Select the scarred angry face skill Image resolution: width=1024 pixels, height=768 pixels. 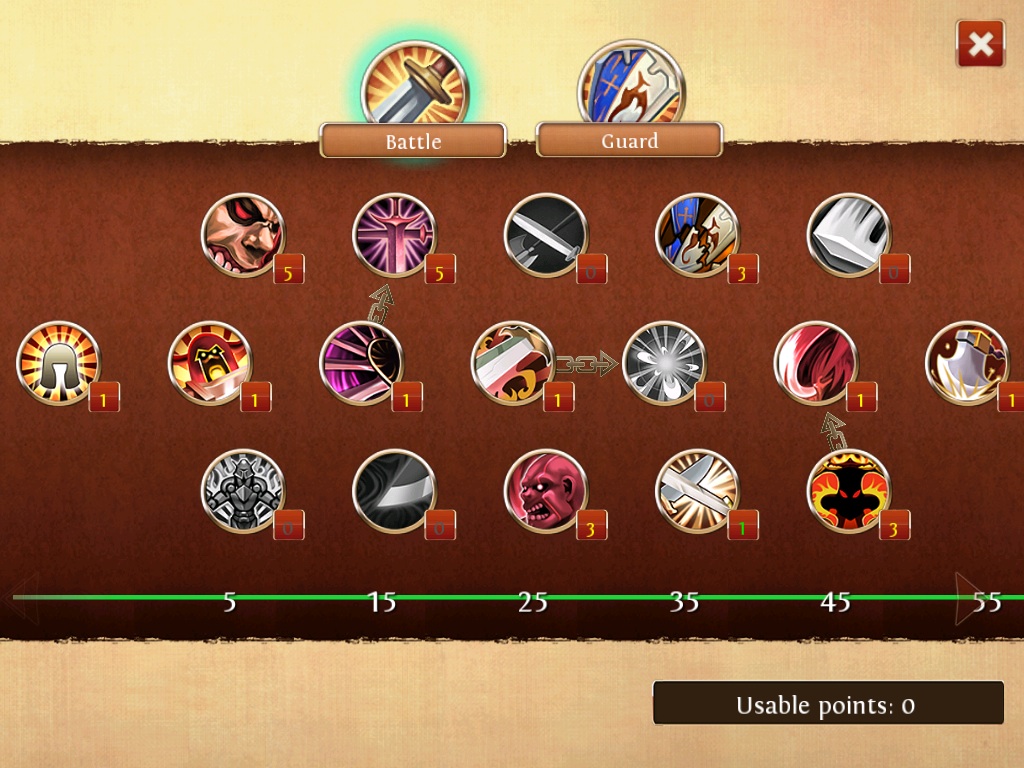click(x=243, y=235)
